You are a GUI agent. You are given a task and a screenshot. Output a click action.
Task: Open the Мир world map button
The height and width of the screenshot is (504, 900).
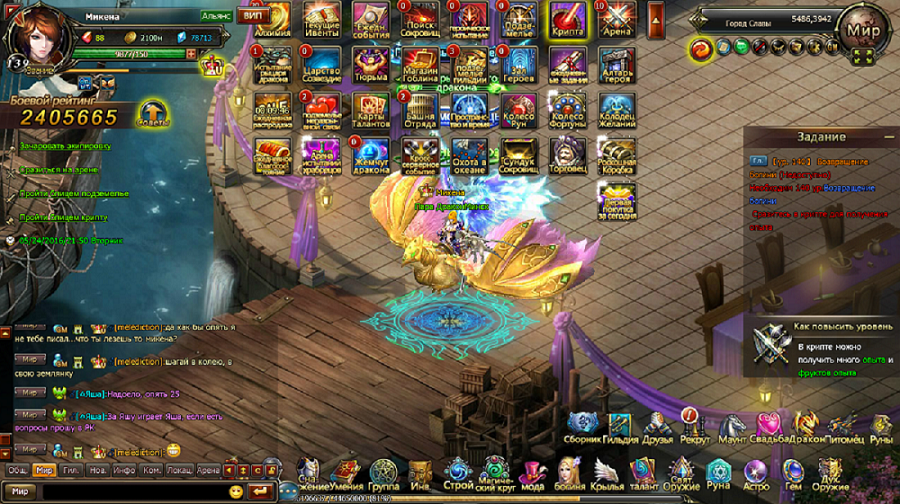pos(861,27)
